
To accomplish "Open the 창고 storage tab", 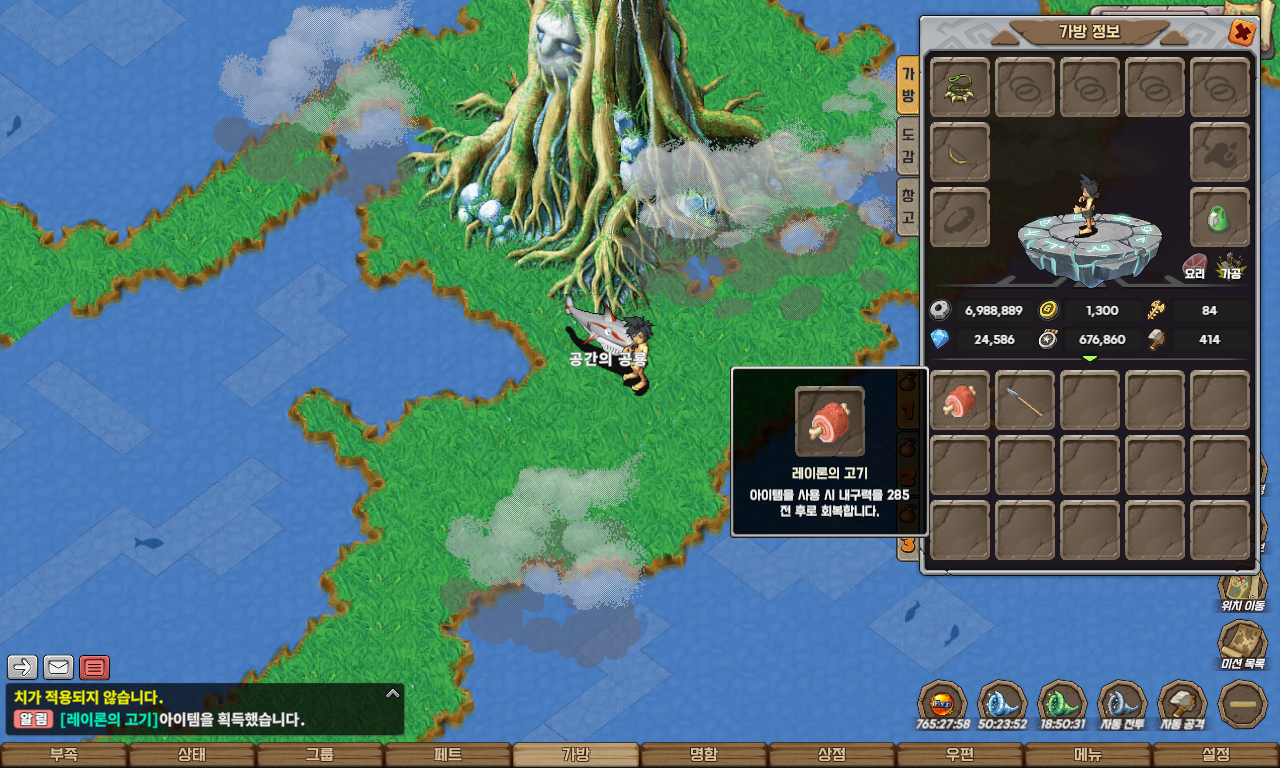I will click(x=907, y=205).
